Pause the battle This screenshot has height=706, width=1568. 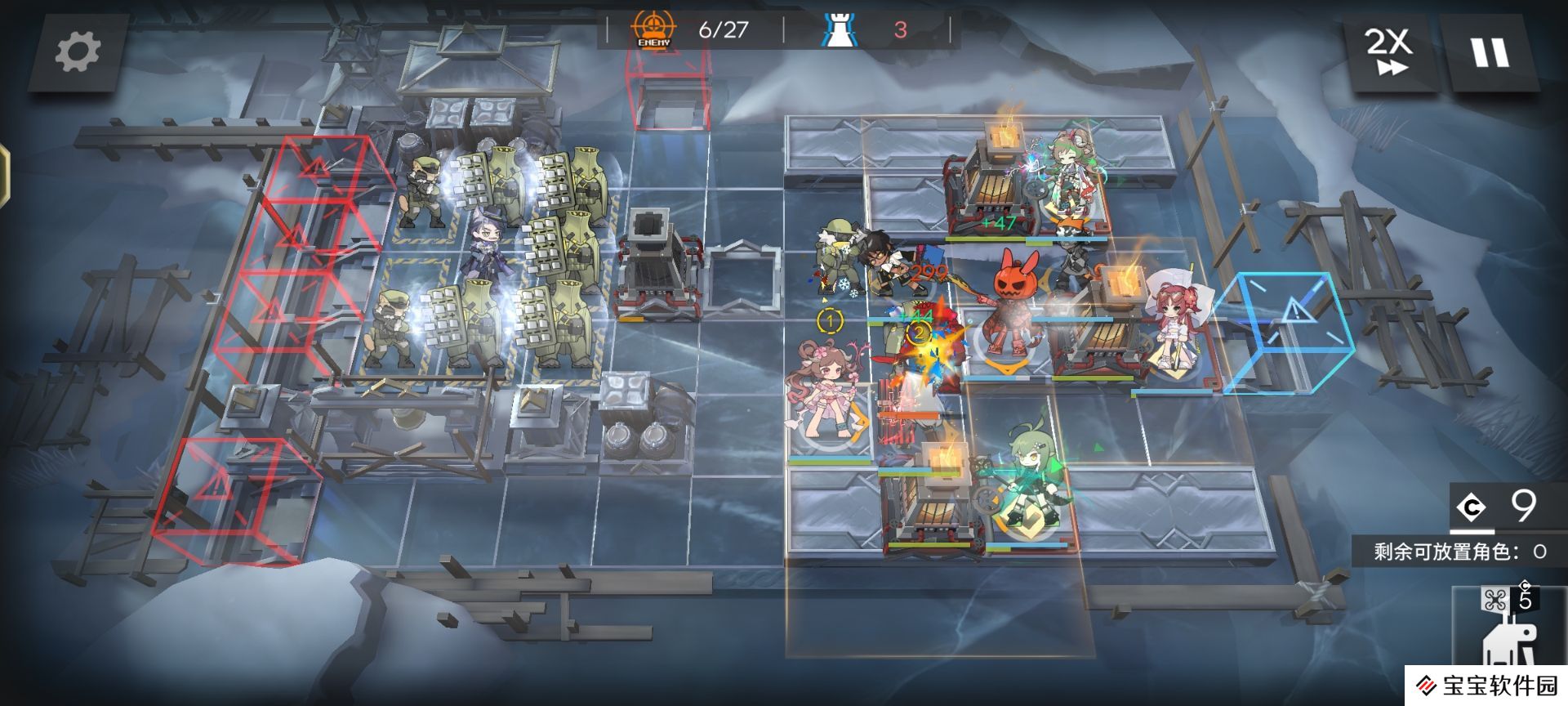pyautogui.click(x=1490, y=52)
